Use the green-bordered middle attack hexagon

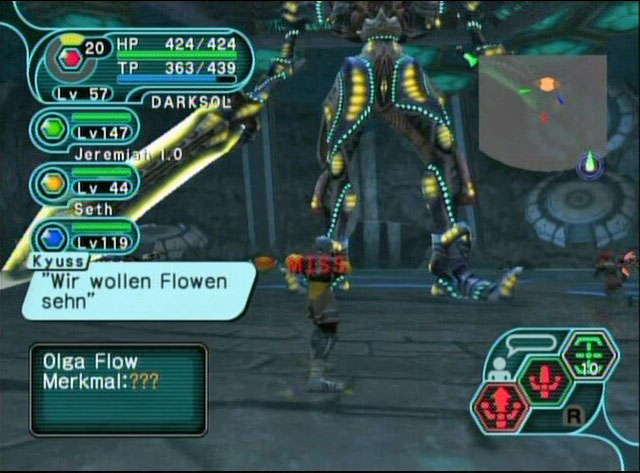tap(544, 380)
